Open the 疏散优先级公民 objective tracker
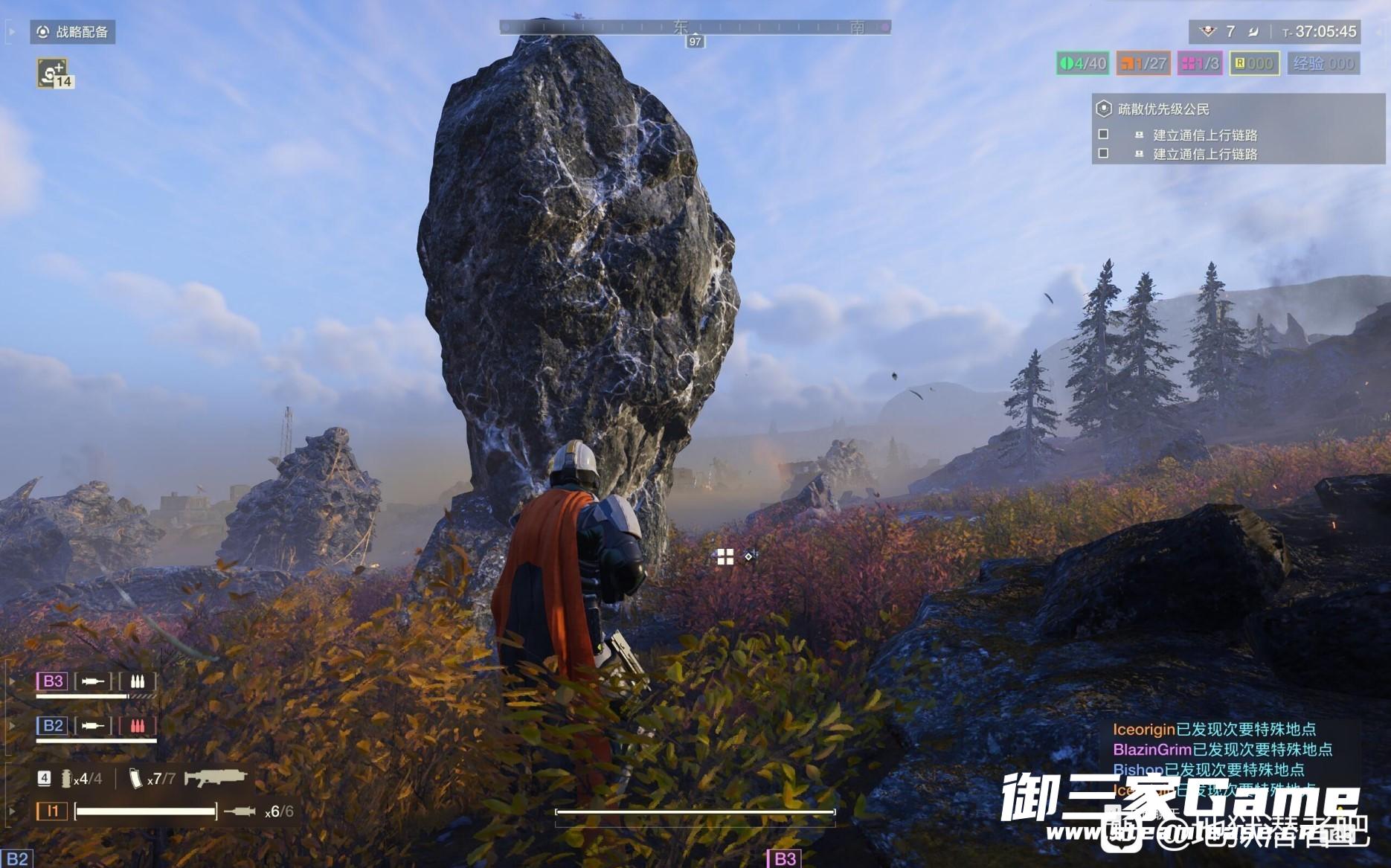1391x868 pixels. [1163, 109]
